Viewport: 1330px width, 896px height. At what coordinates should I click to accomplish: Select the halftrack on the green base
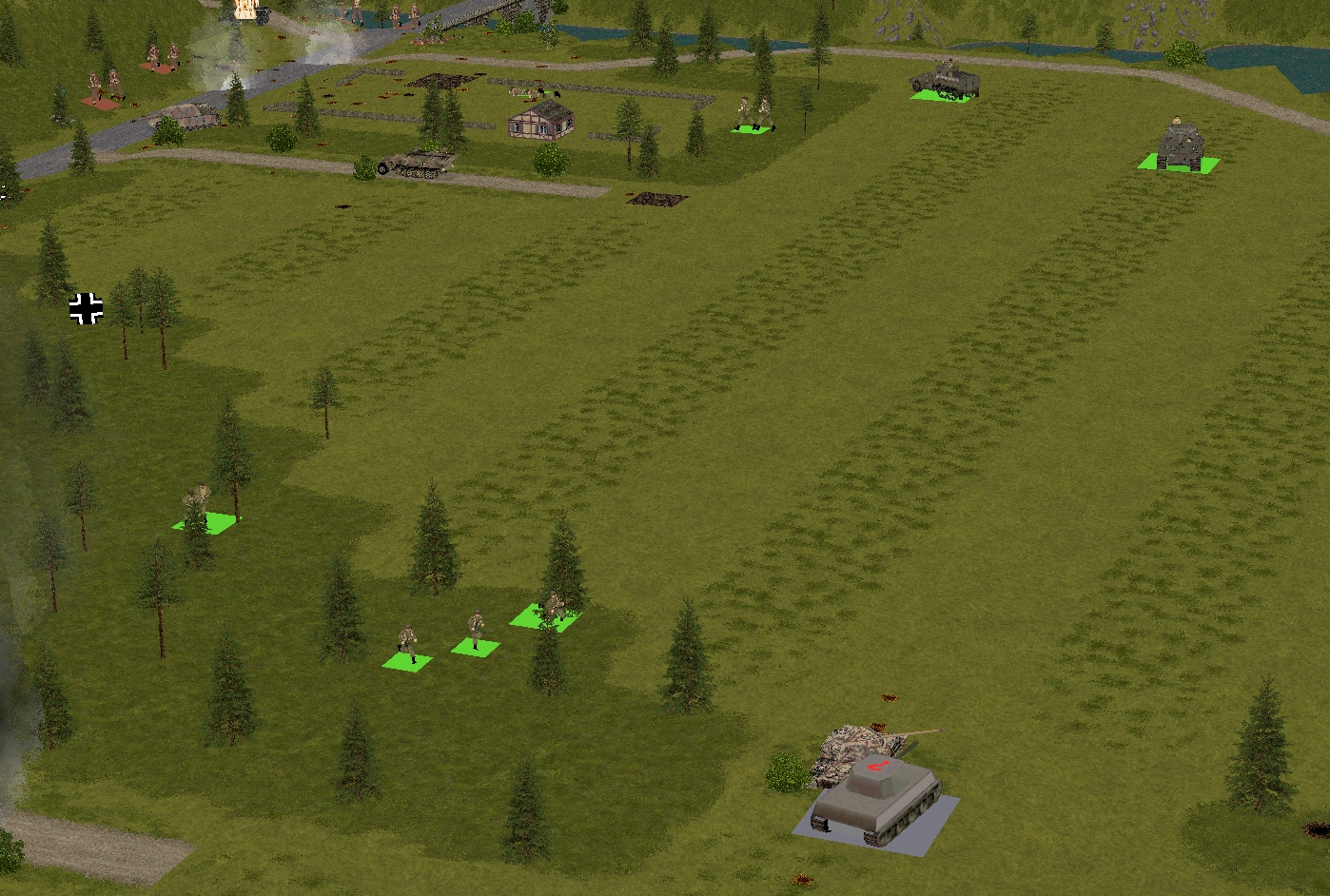click(x=945, y=82)
